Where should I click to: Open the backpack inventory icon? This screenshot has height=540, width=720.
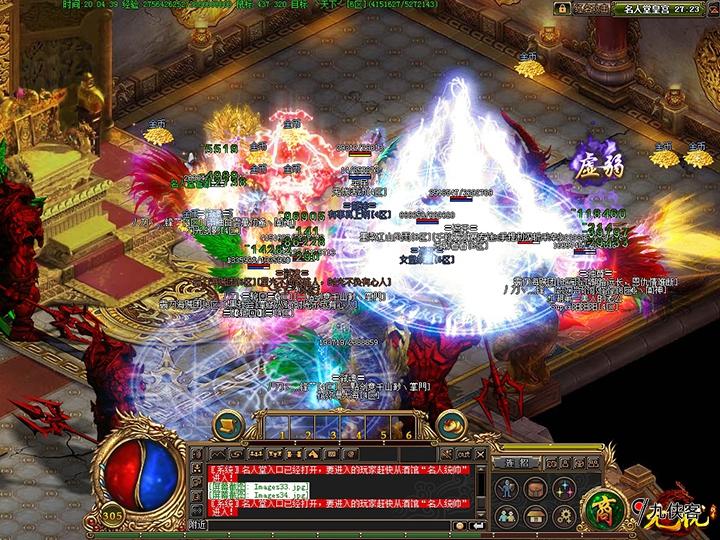coord(537,487)
